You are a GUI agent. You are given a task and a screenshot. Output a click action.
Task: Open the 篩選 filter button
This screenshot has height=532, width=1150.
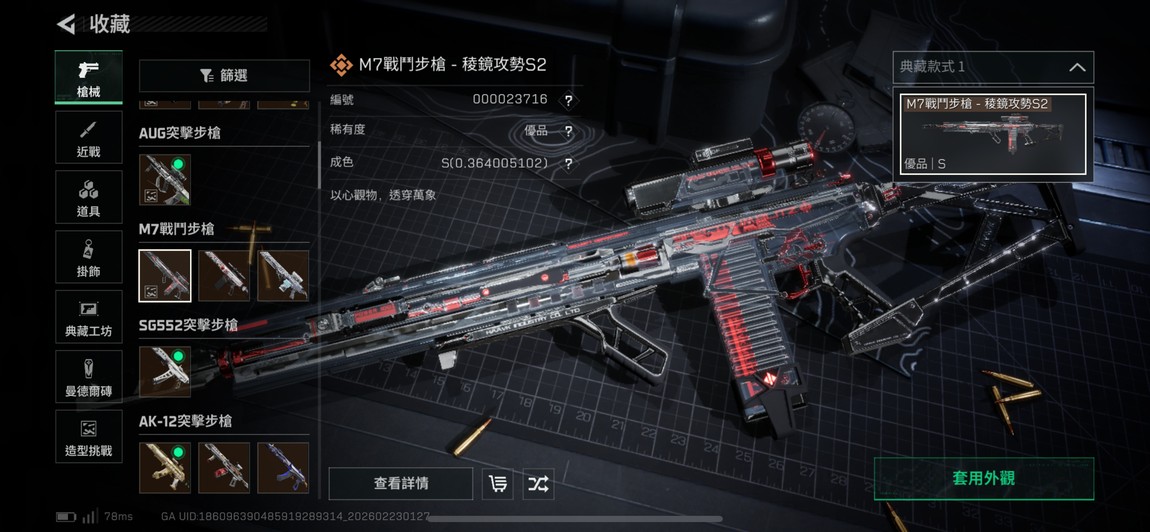coord(224,76)
